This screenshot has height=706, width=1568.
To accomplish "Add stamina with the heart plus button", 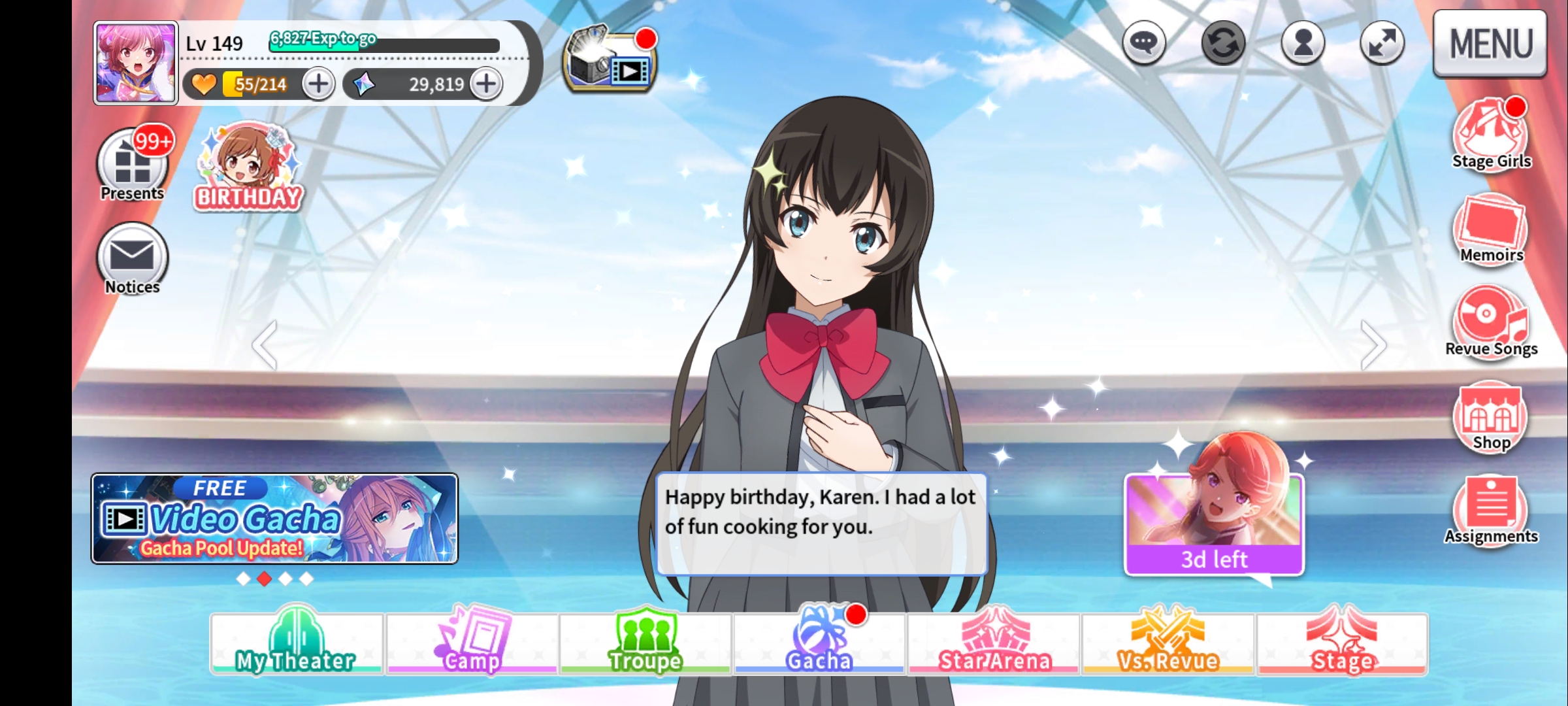I will tap(318, 84).
